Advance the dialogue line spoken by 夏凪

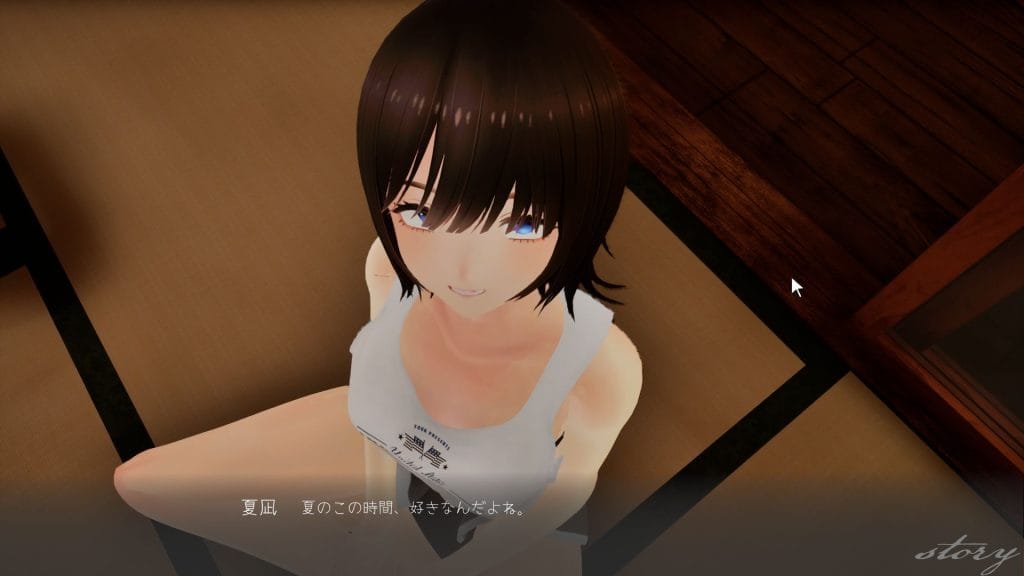coord(414,508)
